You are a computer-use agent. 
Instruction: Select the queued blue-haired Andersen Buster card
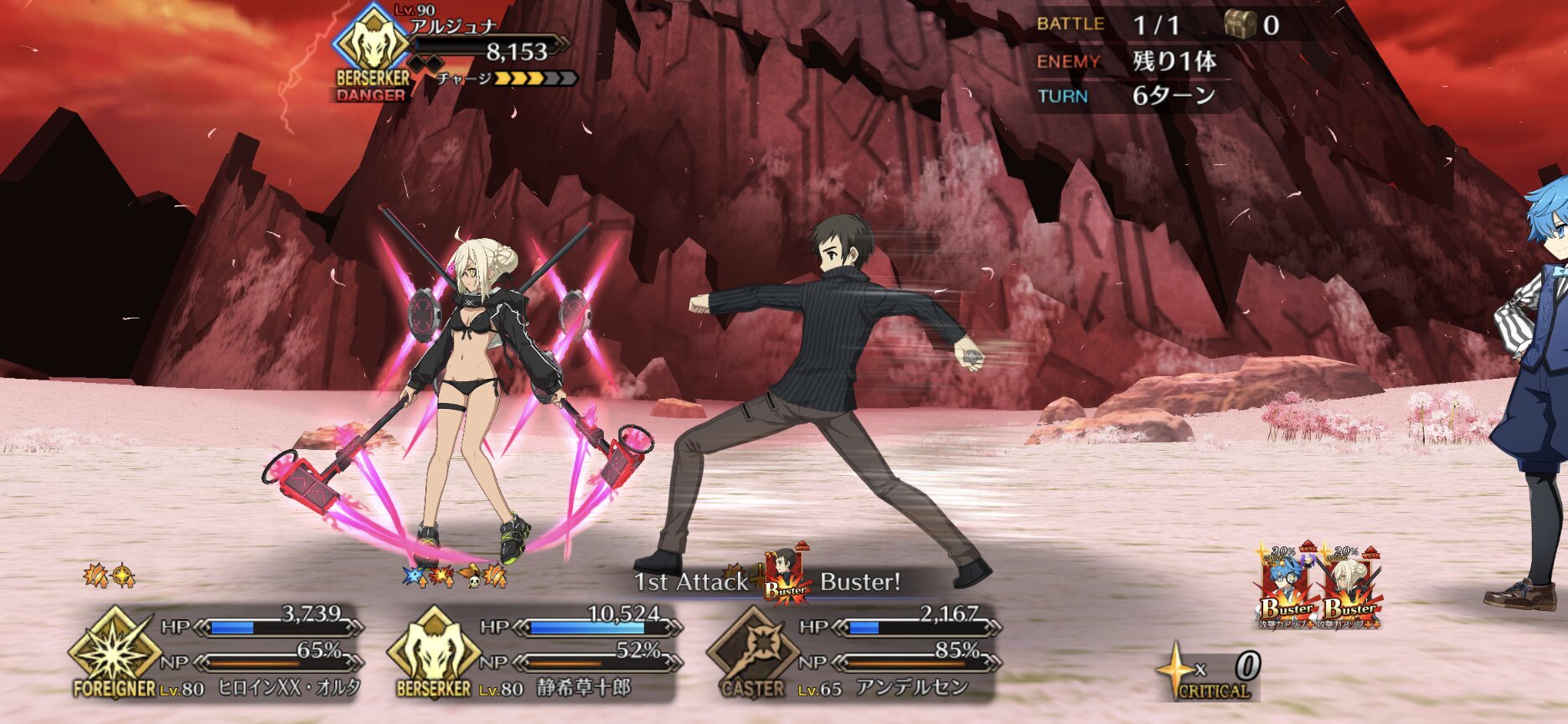(1286, 587)
